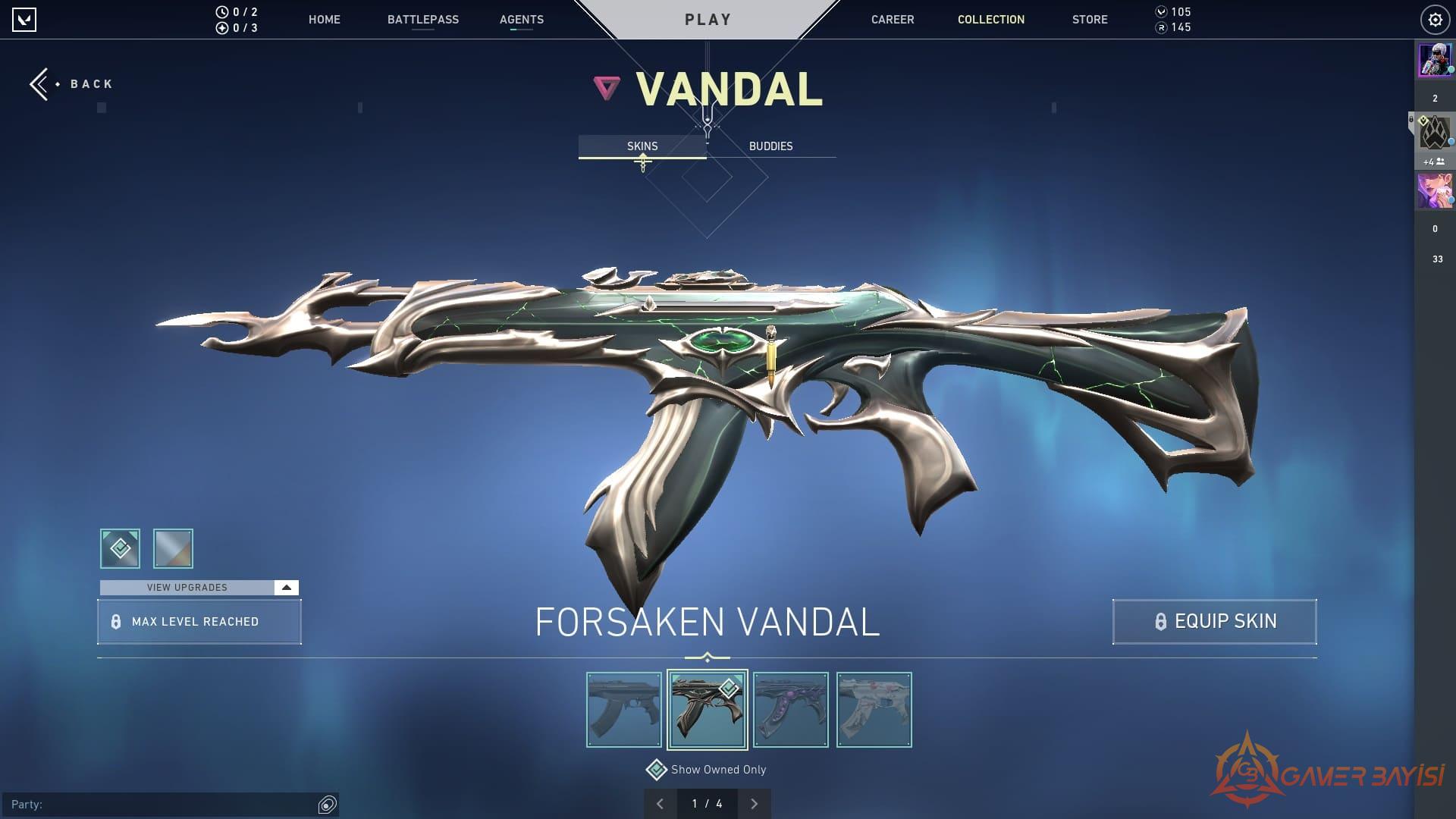Image resolution: width=1456 pixels, height=819 pixels.
Task: Open the settings gear
Action: click(1435, 20)
